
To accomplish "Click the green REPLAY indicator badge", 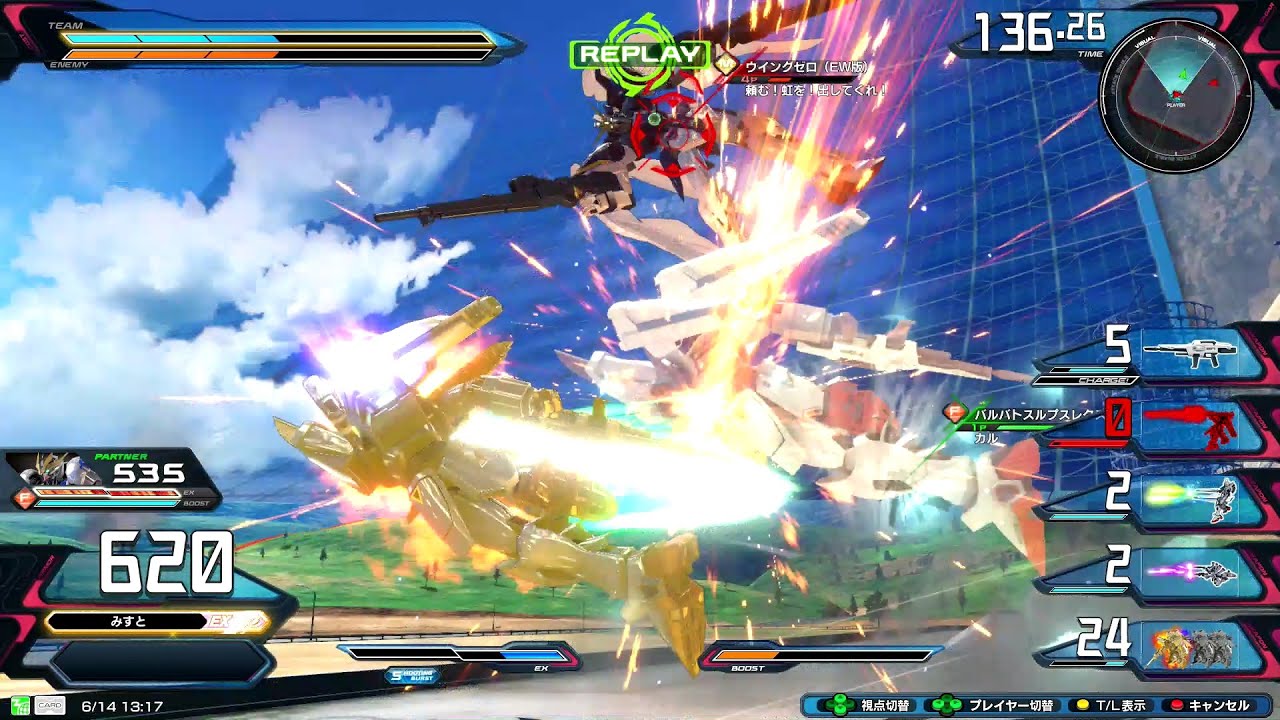I will coord(640,54).
